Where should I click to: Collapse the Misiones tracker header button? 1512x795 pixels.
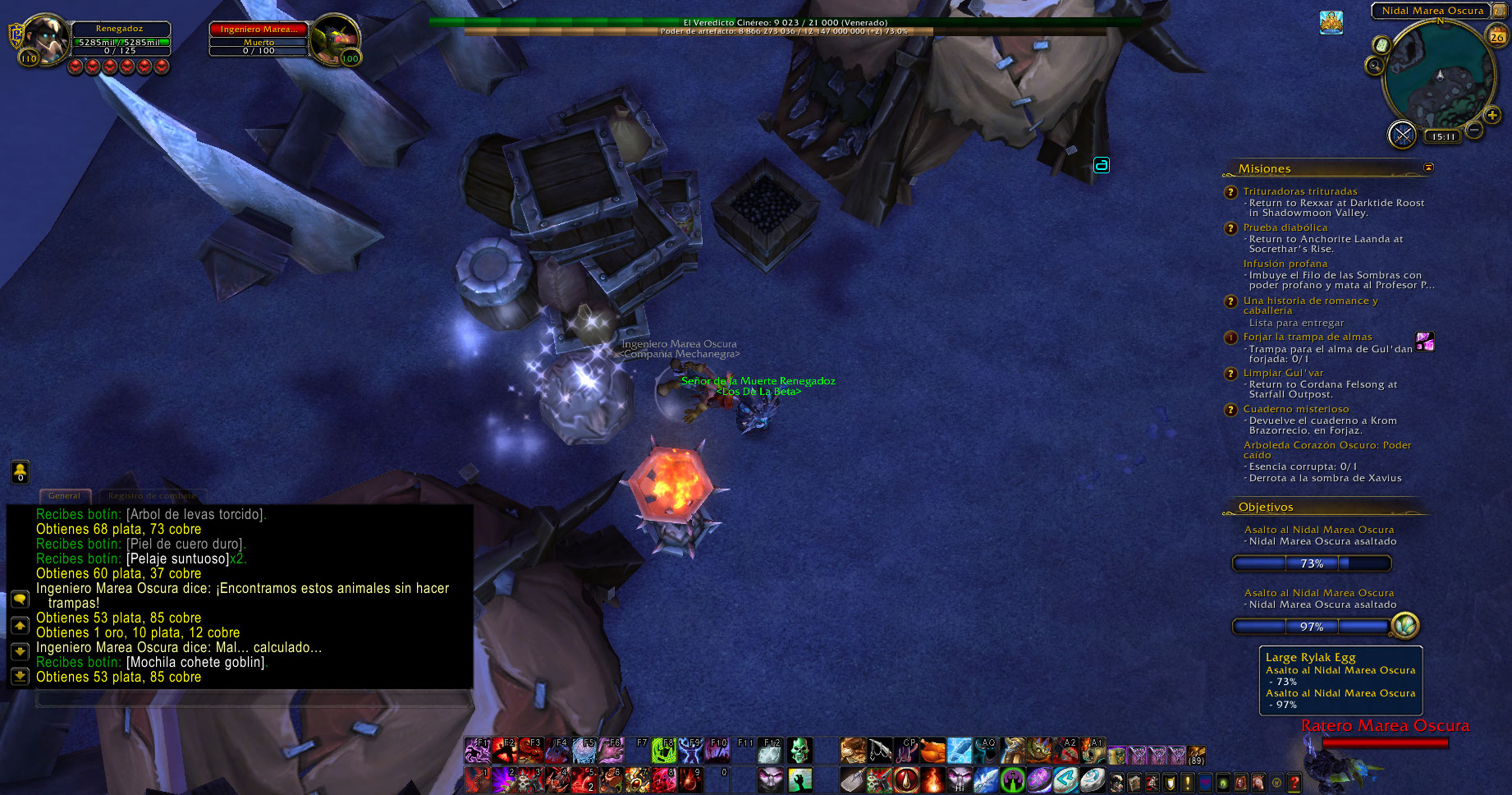(1428, 168)
